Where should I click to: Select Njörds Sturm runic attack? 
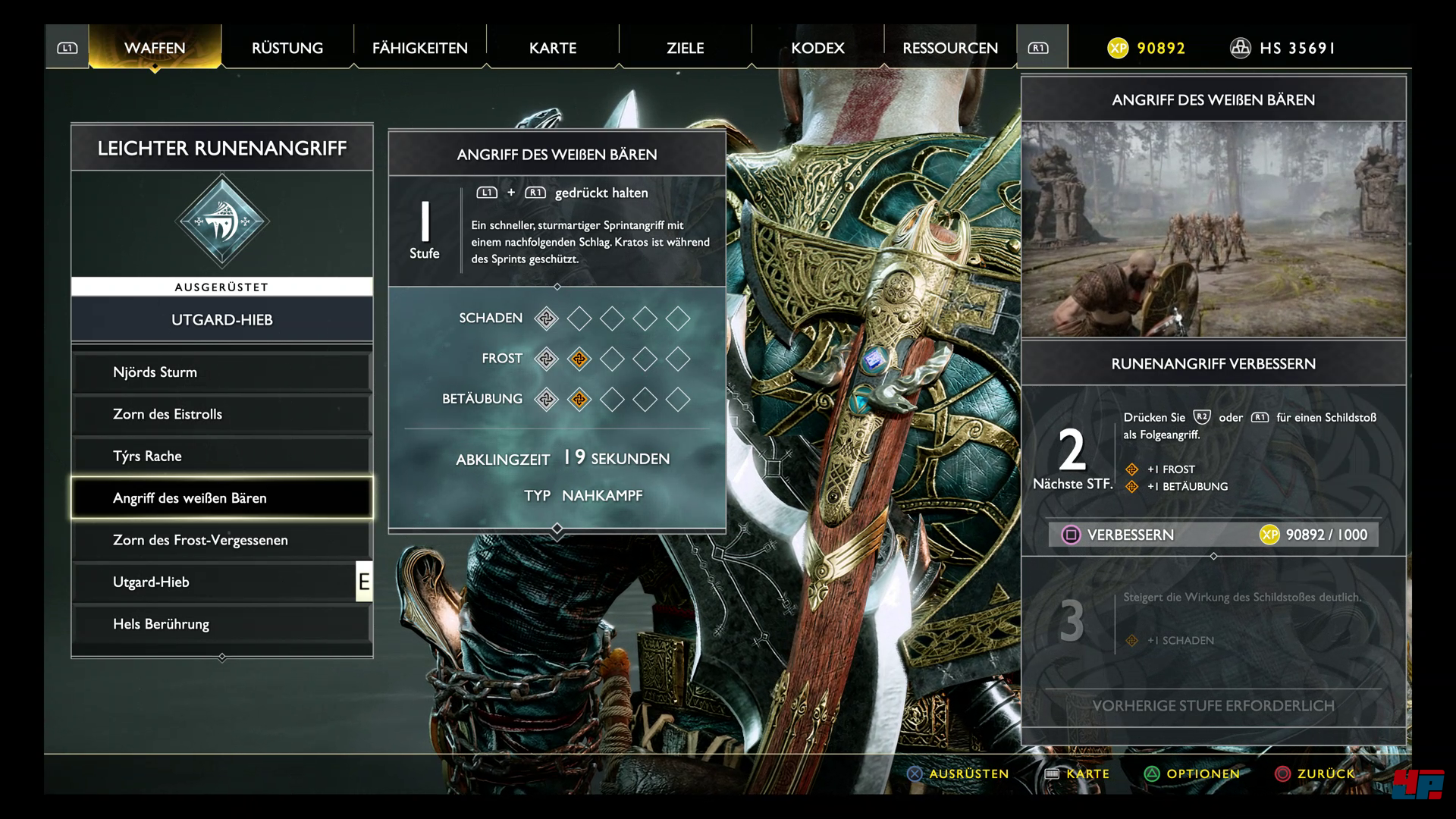coord(221,372)
